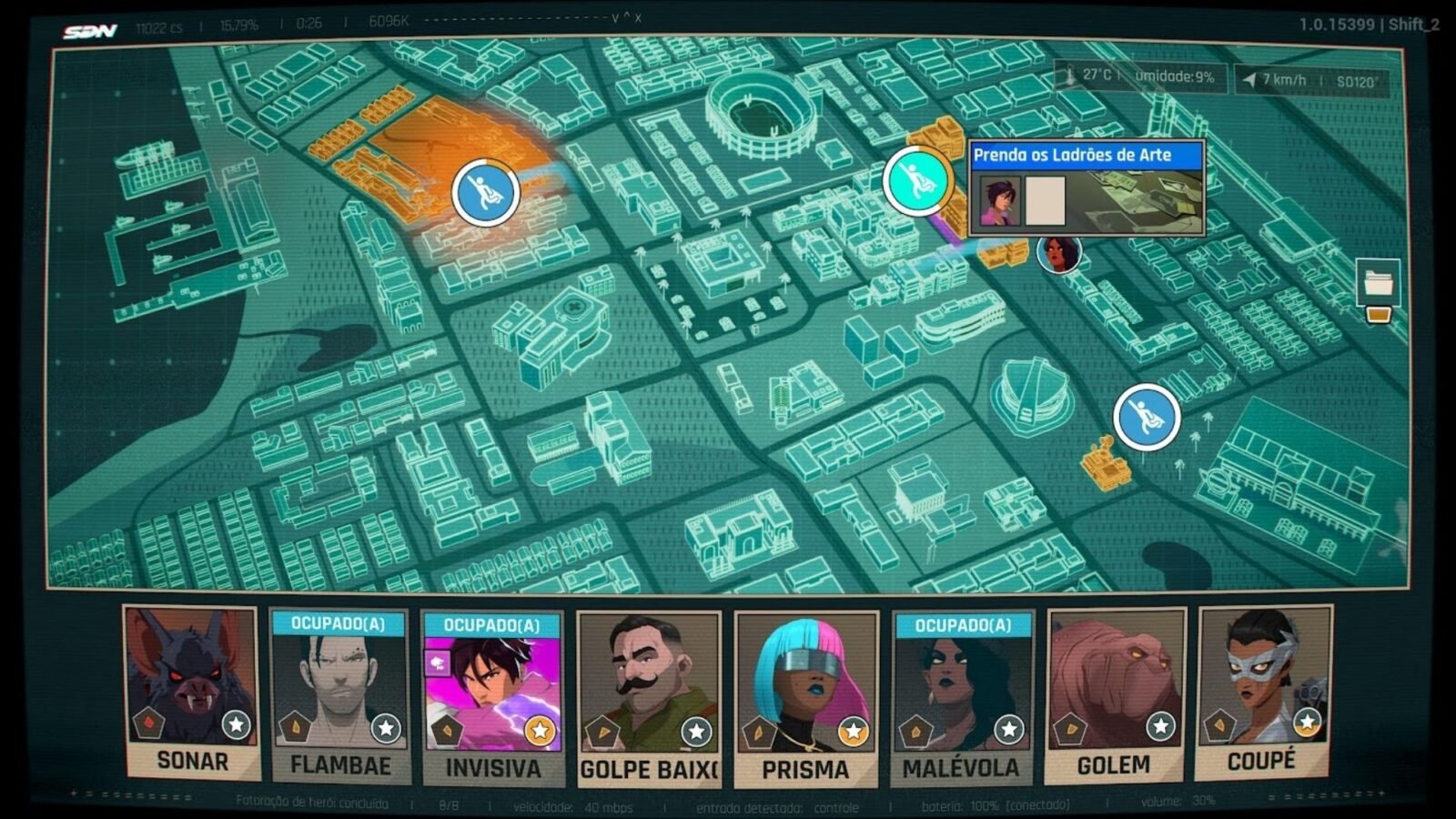Pick the Golem hero card
Viewport: 1456px width, 819px height.
click(1115, 696)
